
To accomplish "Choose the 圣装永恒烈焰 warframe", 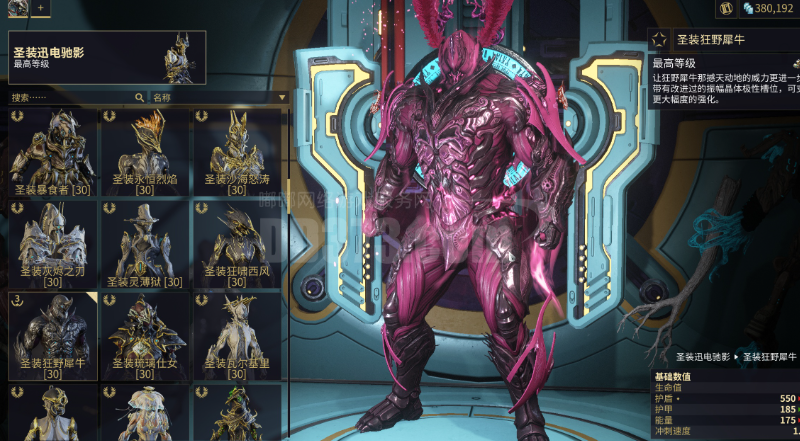I will point(145,152).
